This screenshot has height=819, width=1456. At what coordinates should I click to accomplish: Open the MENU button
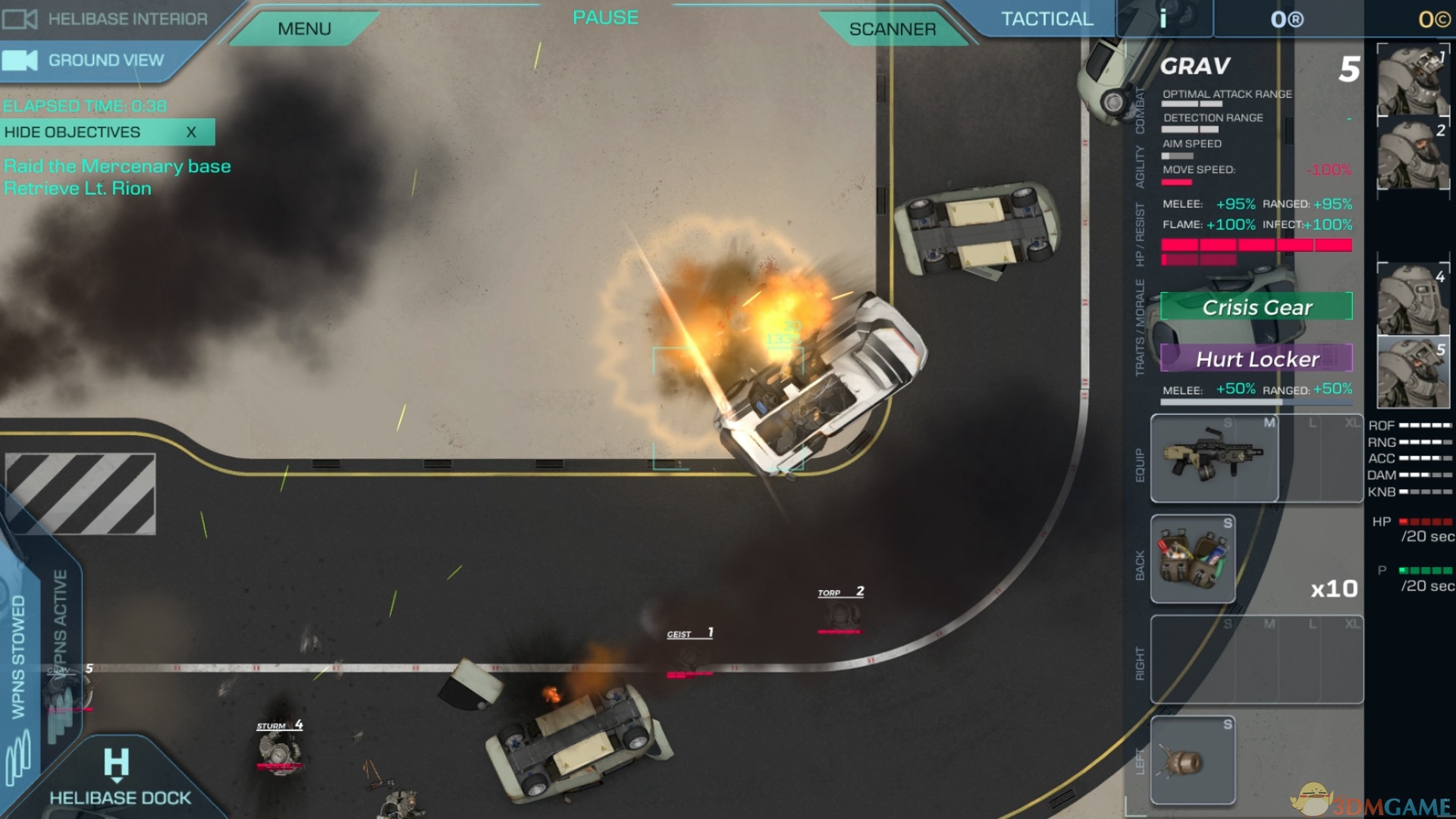click(x=304, y=29)
